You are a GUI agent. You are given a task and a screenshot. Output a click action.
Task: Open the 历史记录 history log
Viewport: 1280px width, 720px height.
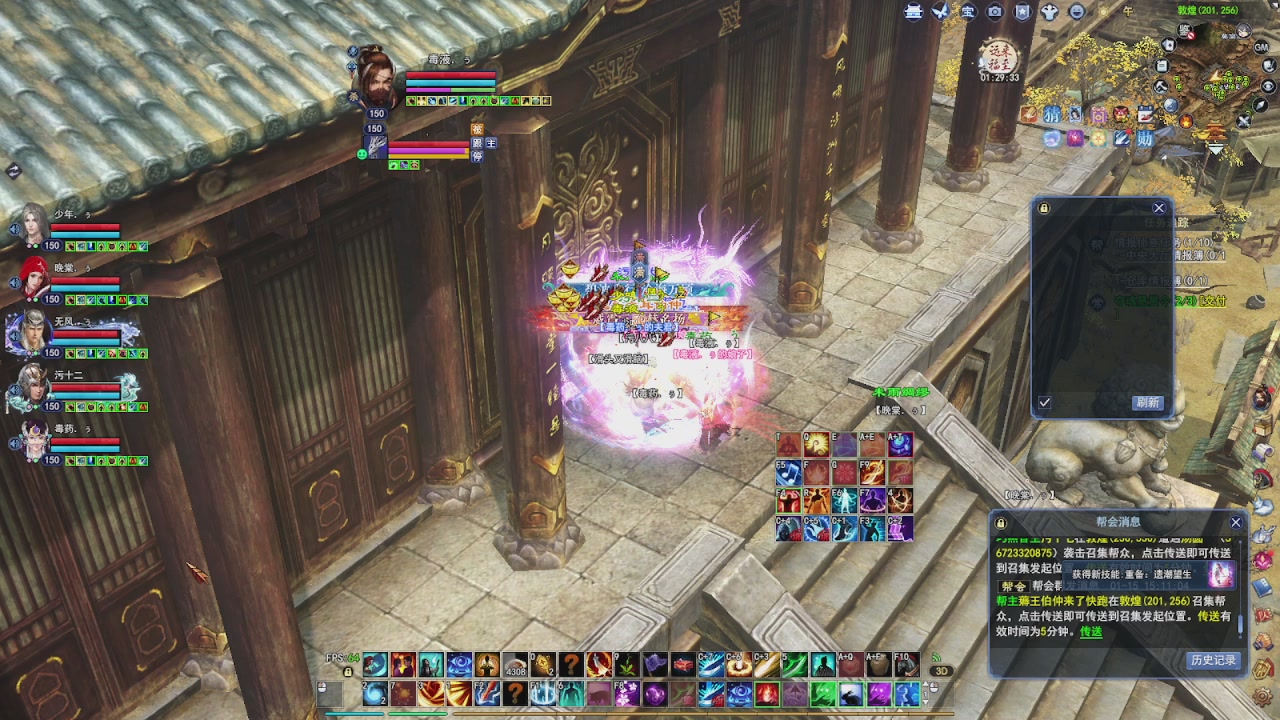pos(1213,660)
